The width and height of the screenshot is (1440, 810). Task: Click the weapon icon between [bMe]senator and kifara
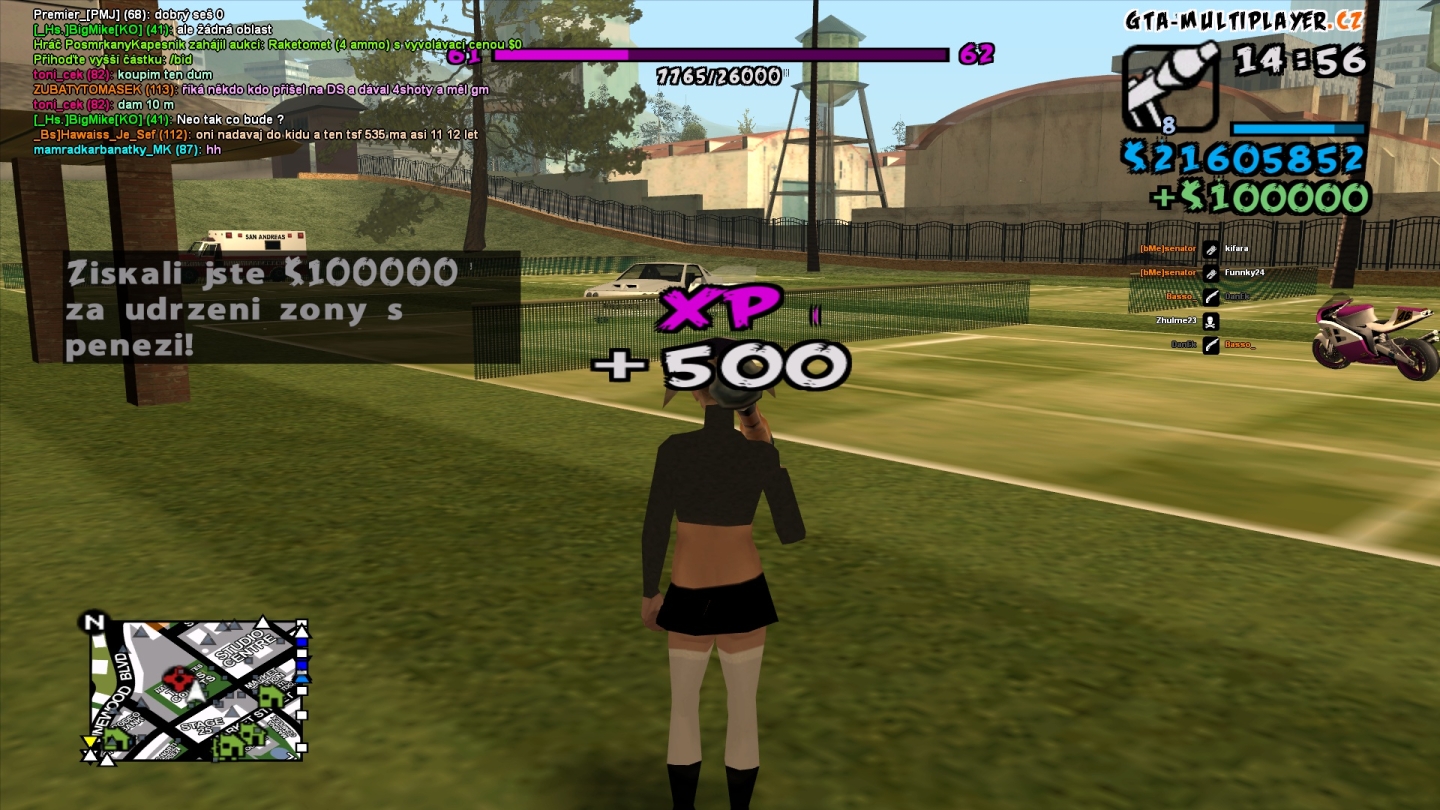[1211, 250]
